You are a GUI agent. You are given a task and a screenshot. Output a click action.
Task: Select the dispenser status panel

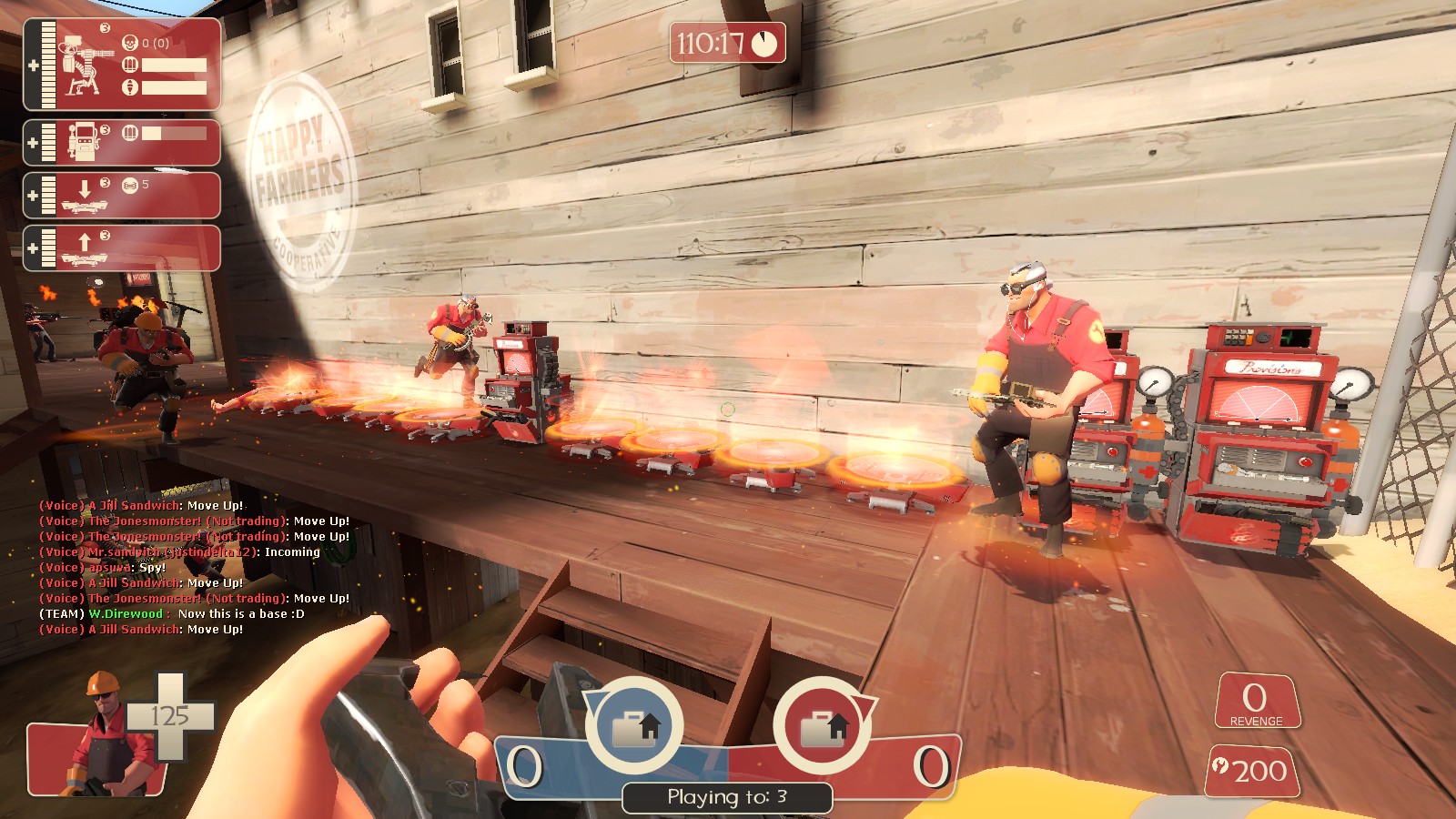click(123, 143)
